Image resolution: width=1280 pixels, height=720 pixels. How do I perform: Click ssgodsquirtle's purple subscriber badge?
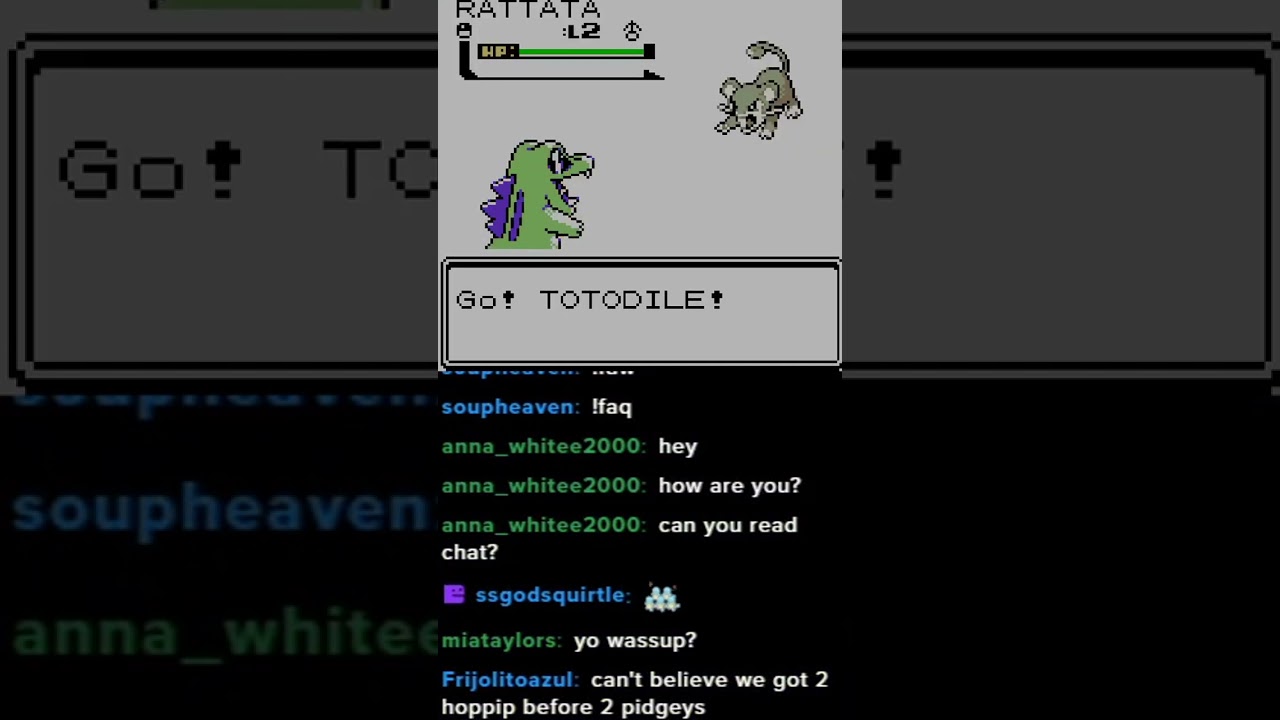(x=454, y=594)
